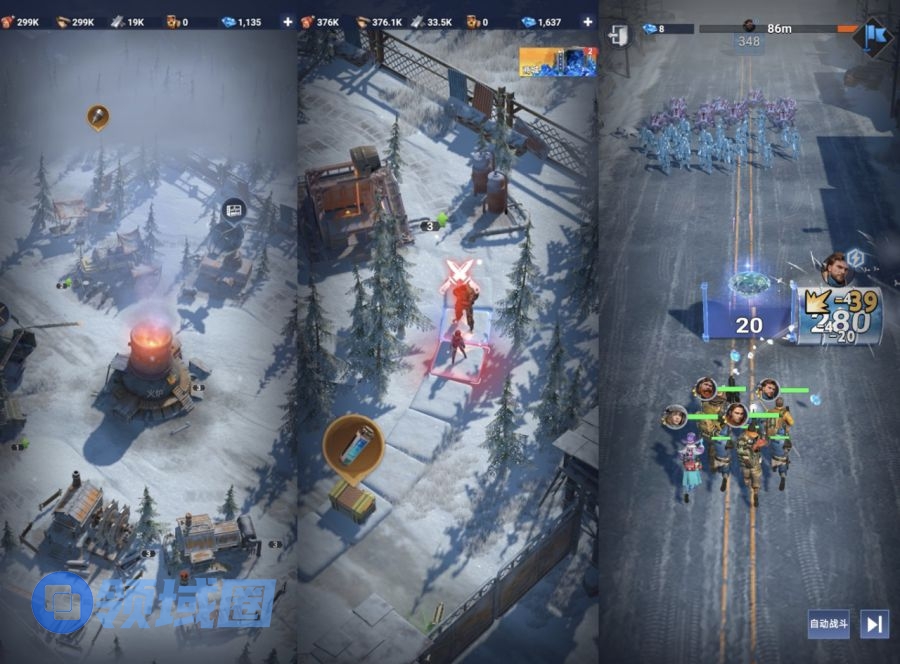The width and height of the screenshot is (900, 664).
Task: Collect the orange item bubble above the chest
Action: click(x=353, y=446)
